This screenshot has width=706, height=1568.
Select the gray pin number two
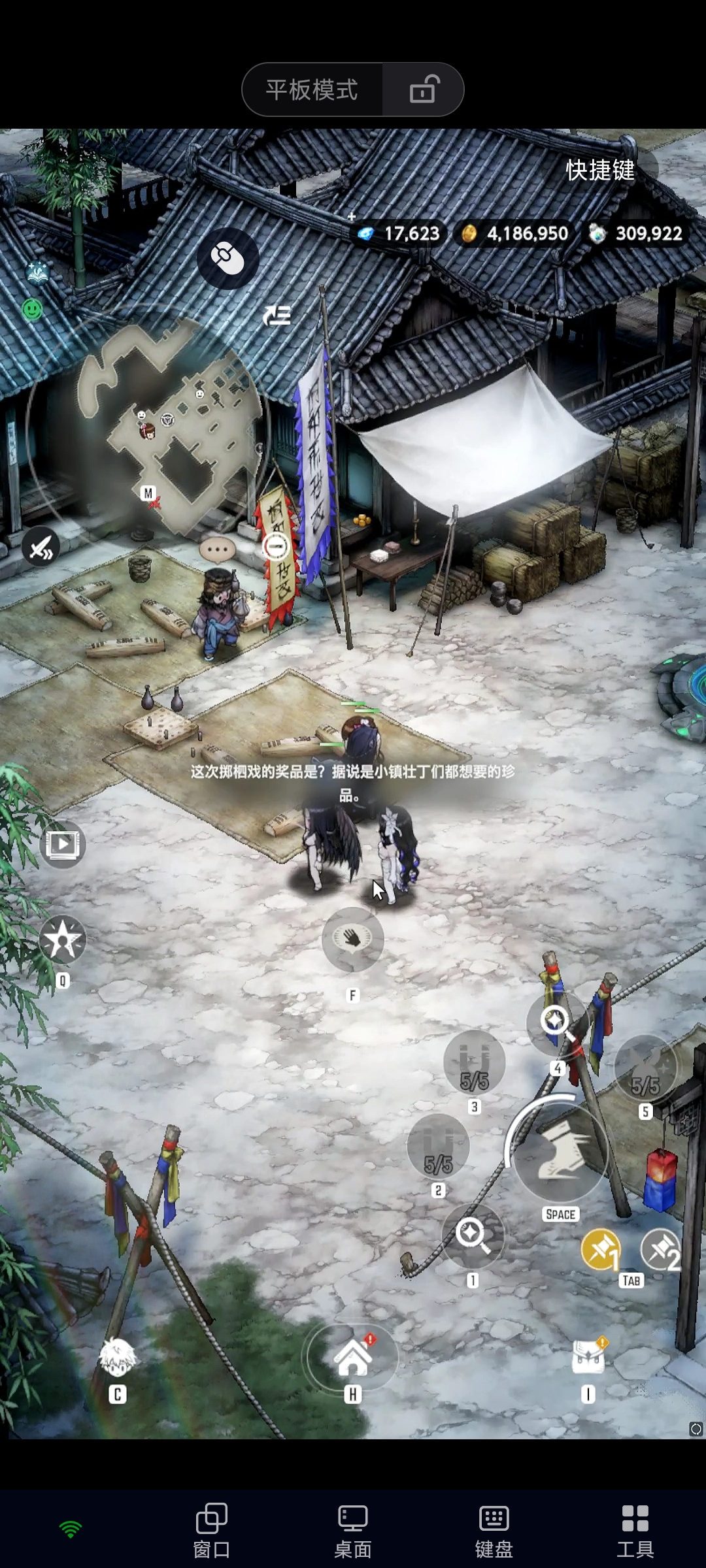pos(662,1250)
